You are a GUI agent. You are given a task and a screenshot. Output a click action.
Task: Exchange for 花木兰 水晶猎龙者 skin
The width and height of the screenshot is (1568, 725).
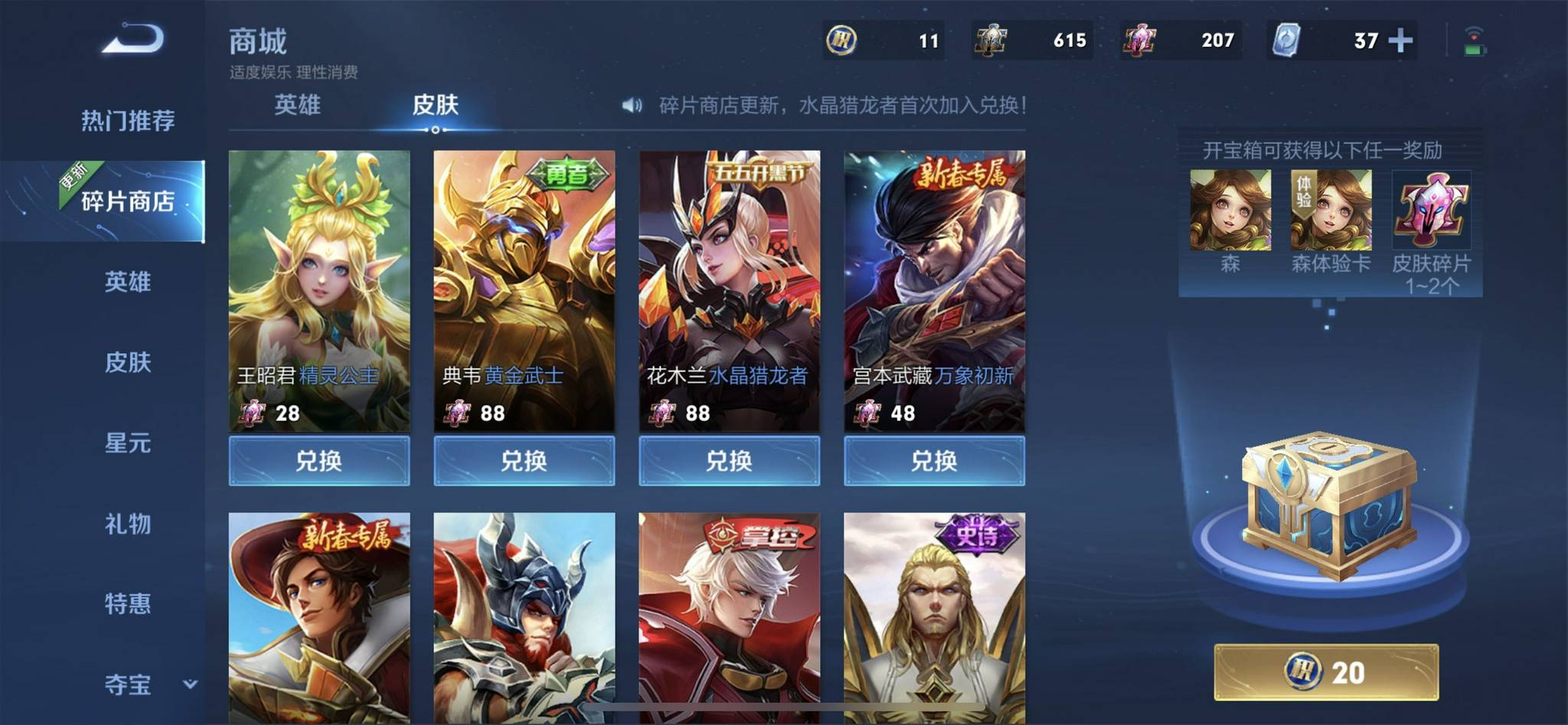click(x=730, y=461)
